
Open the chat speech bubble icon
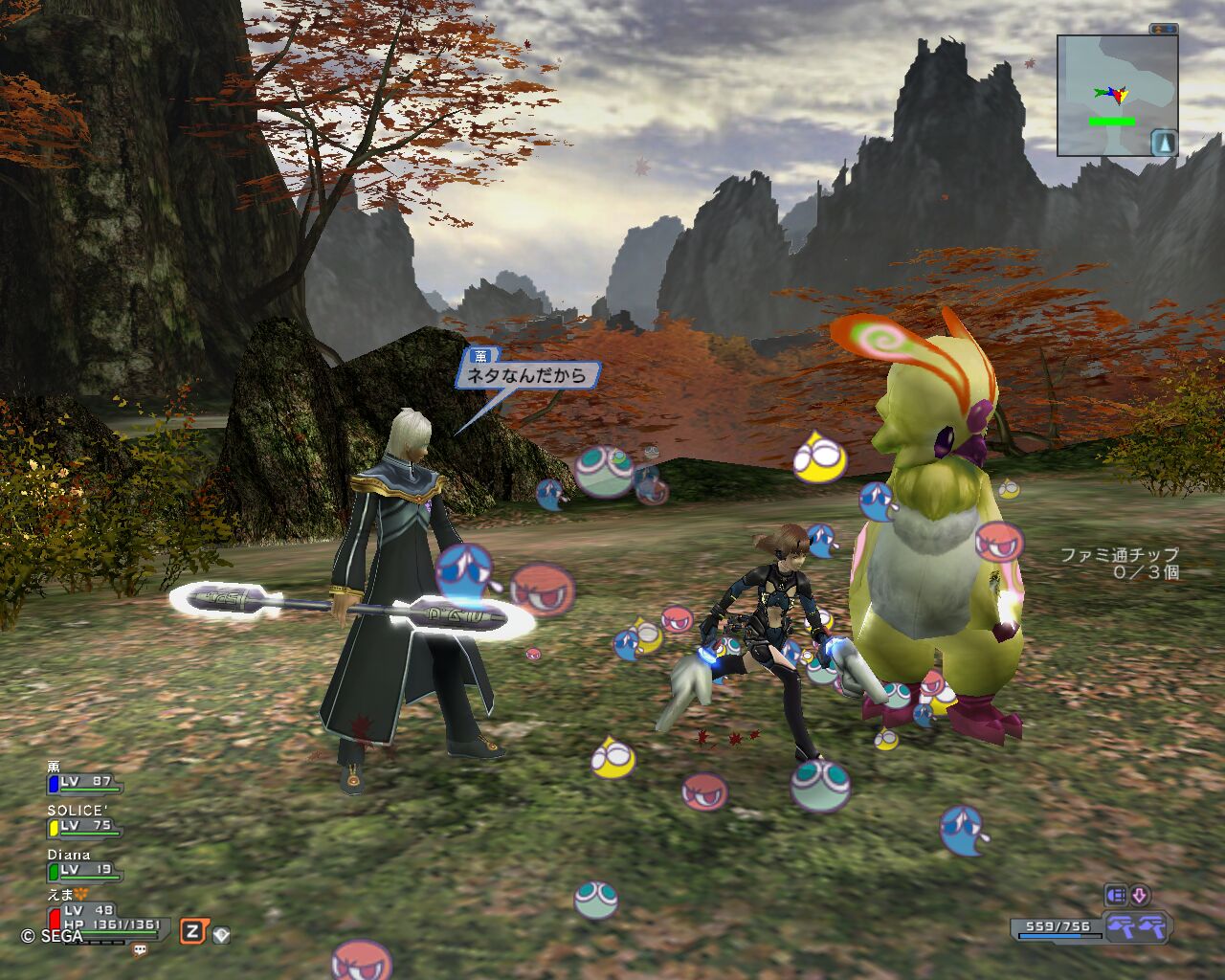click(x=141, y=950)
